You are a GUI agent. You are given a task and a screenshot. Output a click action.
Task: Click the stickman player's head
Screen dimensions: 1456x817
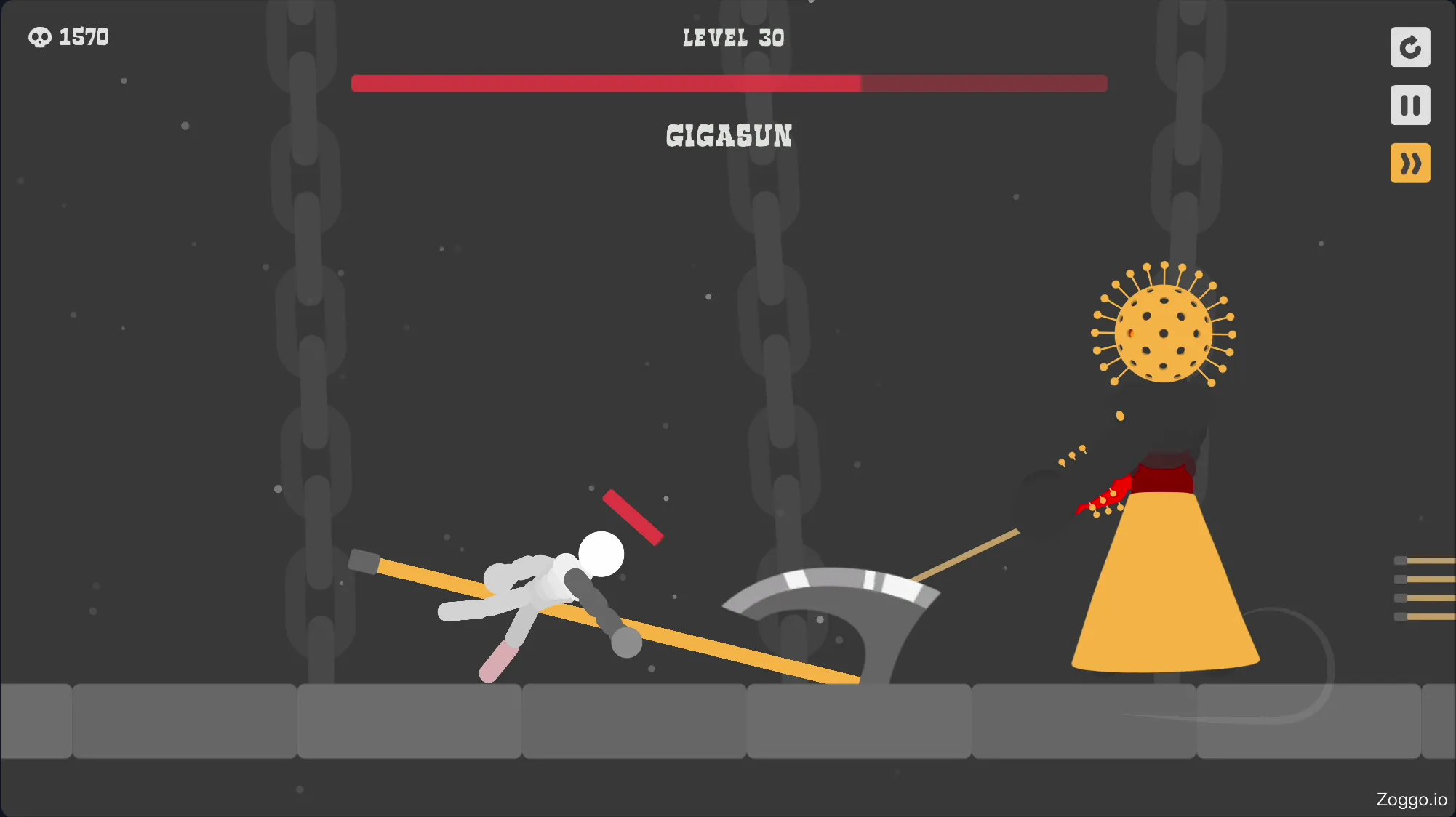[x=600, y=555]
